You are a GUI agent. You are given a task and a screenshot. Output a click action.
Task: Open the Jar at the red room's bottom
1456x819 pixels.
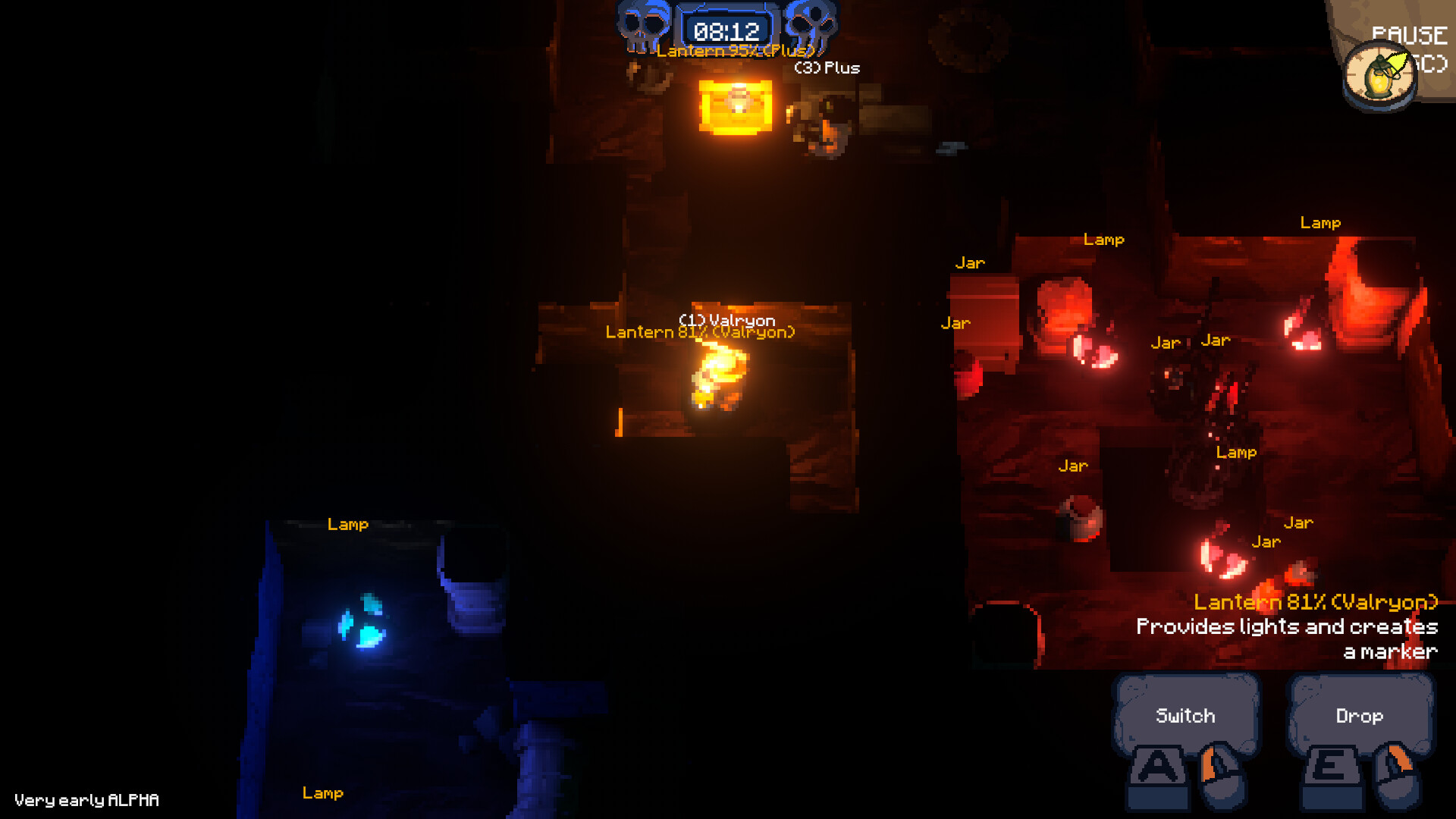1268,541
